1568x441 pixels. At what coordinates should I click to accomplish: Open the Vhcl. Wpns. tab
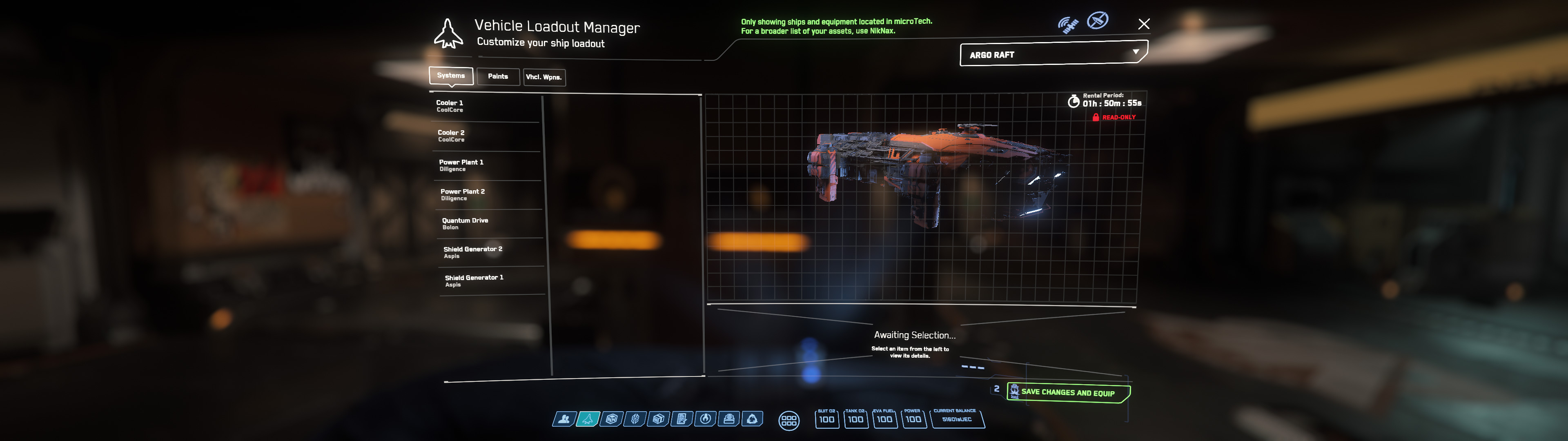pyautogui.click(x=543, y=77)
